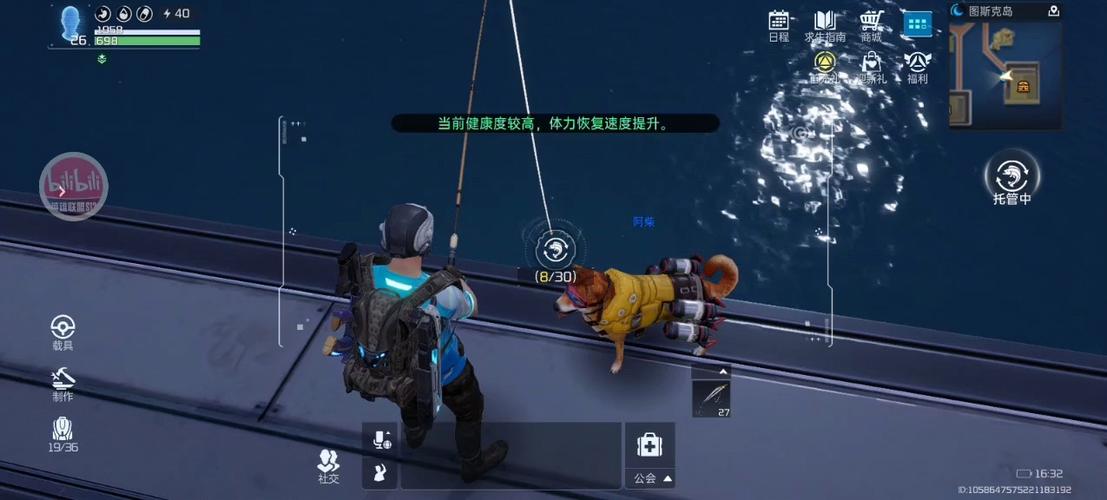Open the 商城 shop

871,25
